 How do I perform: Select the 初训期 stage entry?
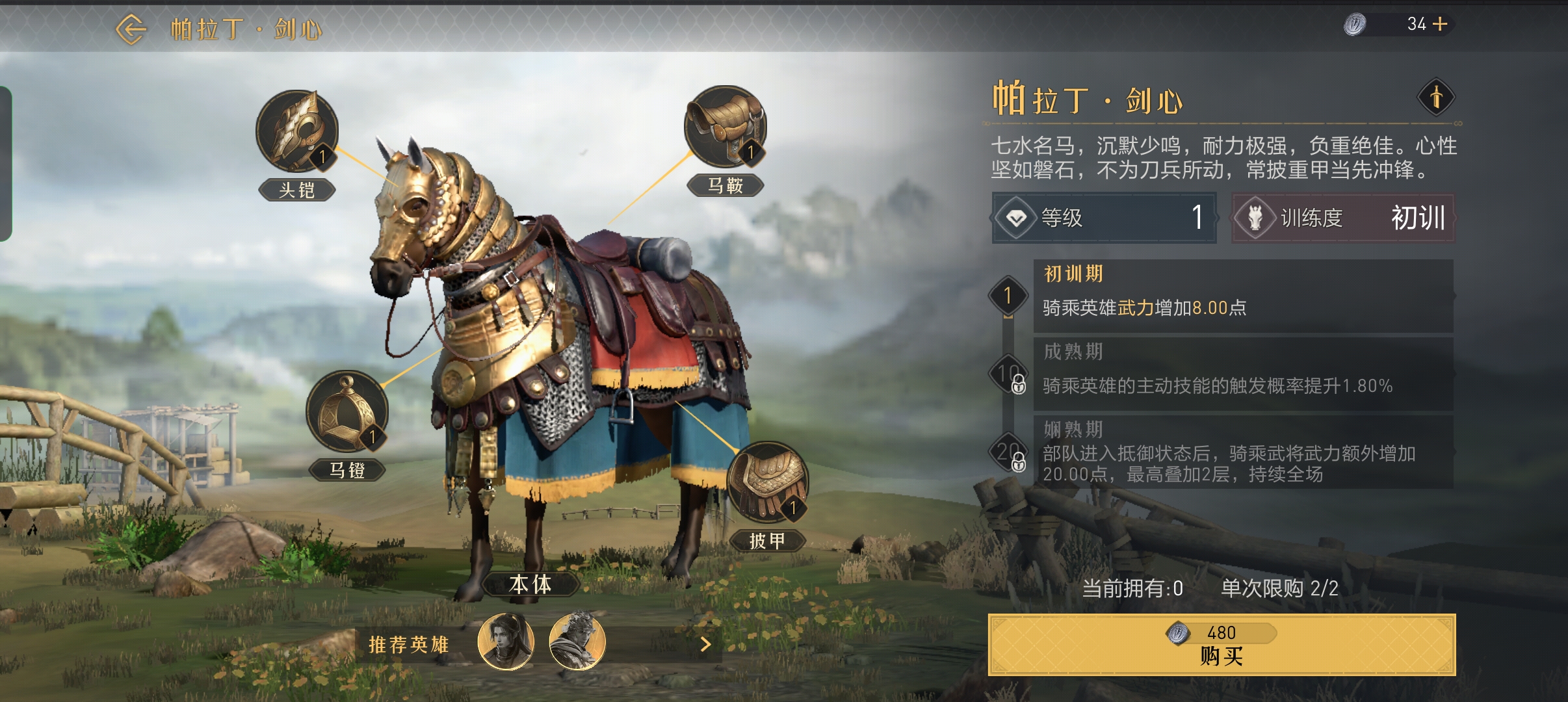coord(1242,296)
